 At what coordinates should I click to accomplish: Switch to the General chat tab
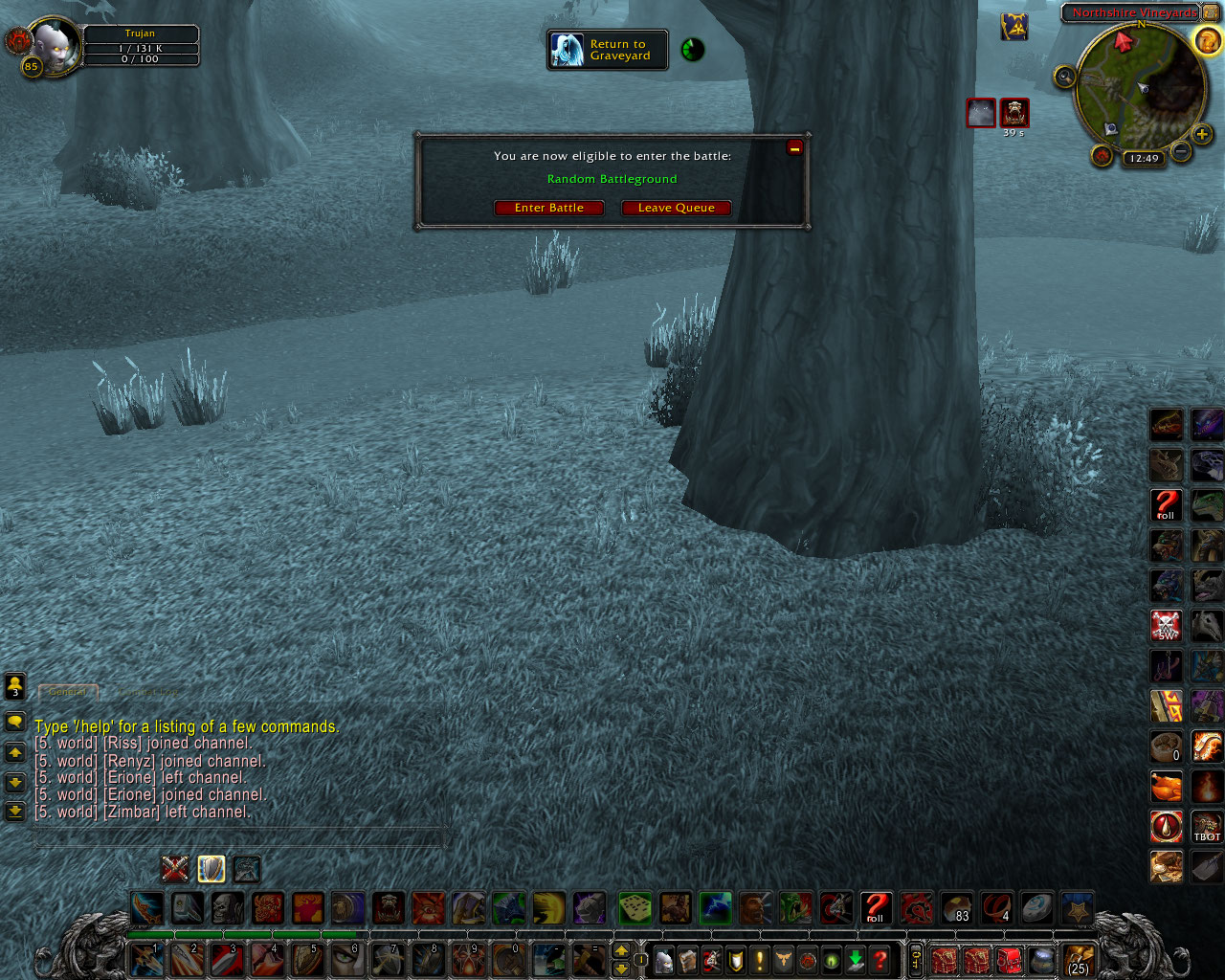pyautogui.click(x=67, y=692)
